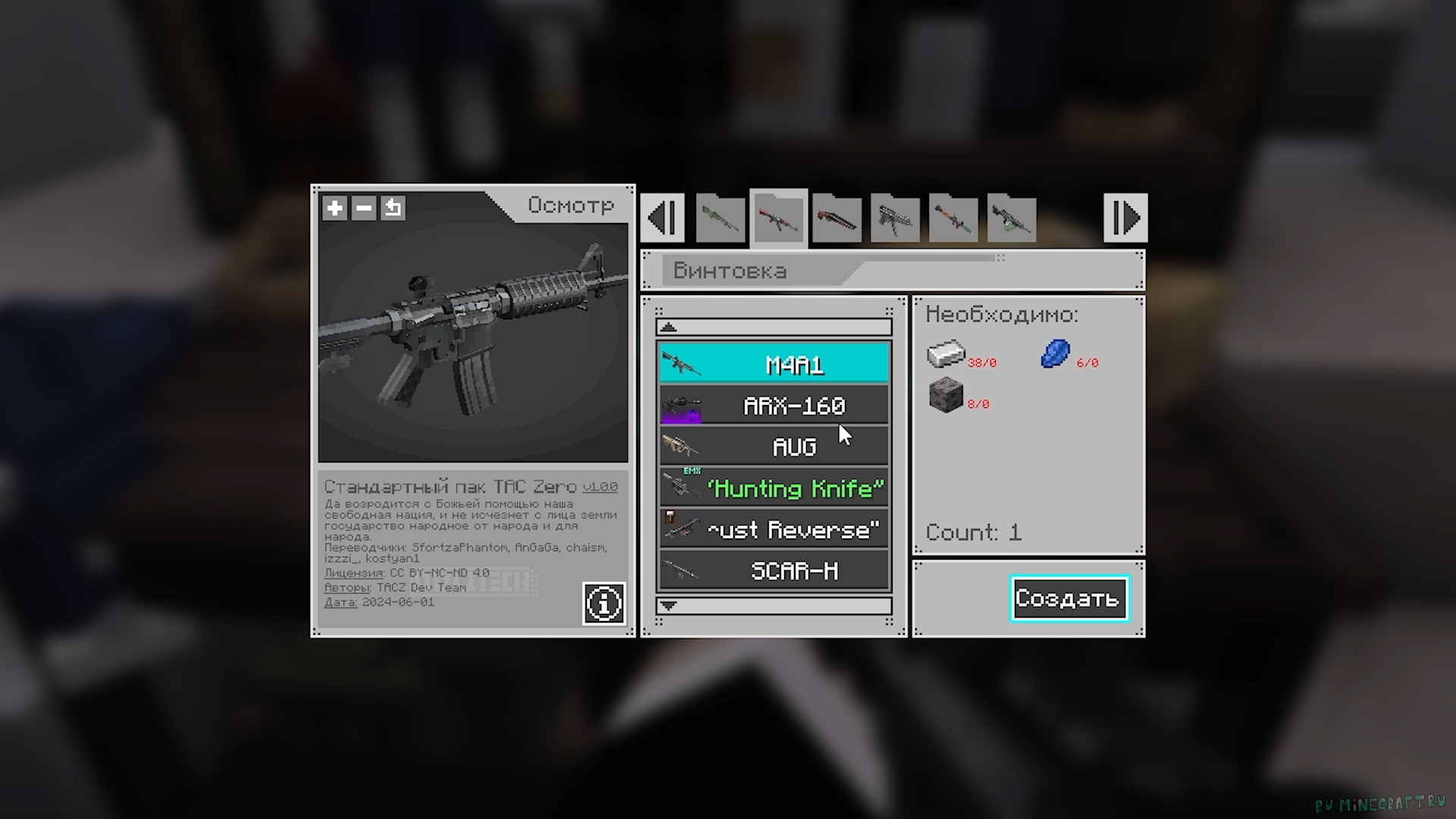Open the shotgun category tab

[x=836, y=219]
